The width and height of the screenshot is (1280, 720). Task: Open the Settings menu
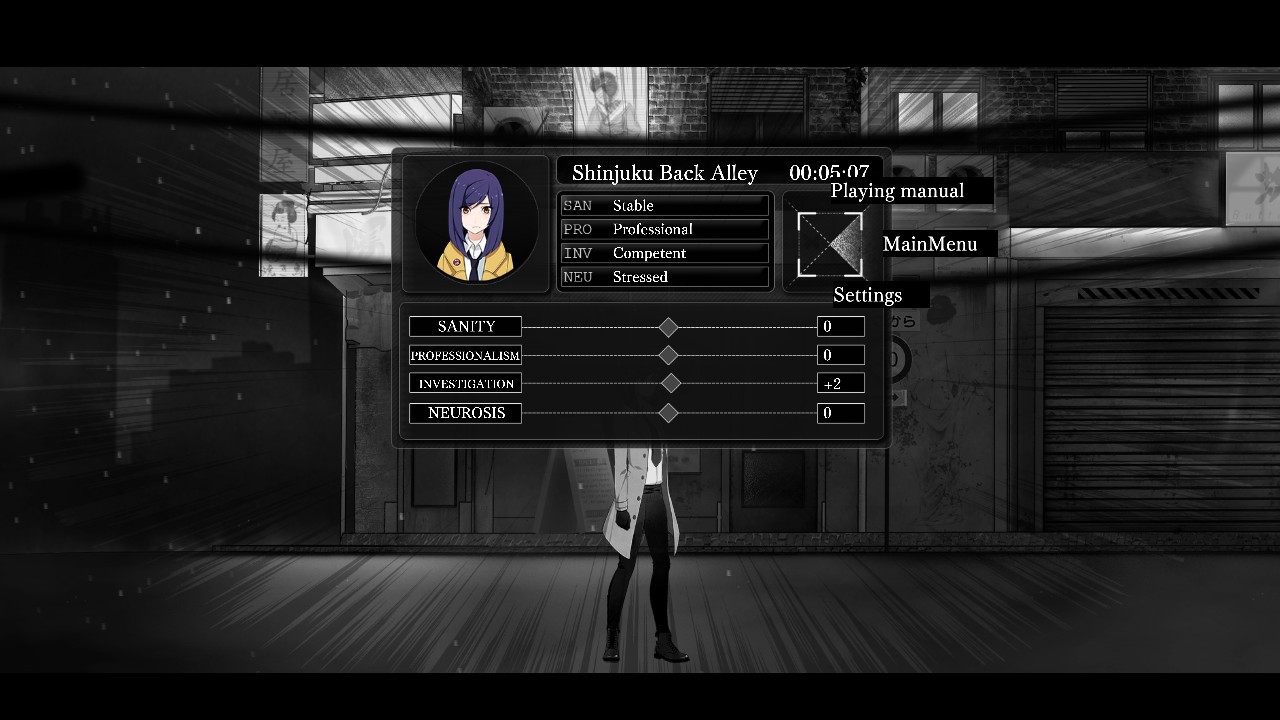click(x=867, y=295)
